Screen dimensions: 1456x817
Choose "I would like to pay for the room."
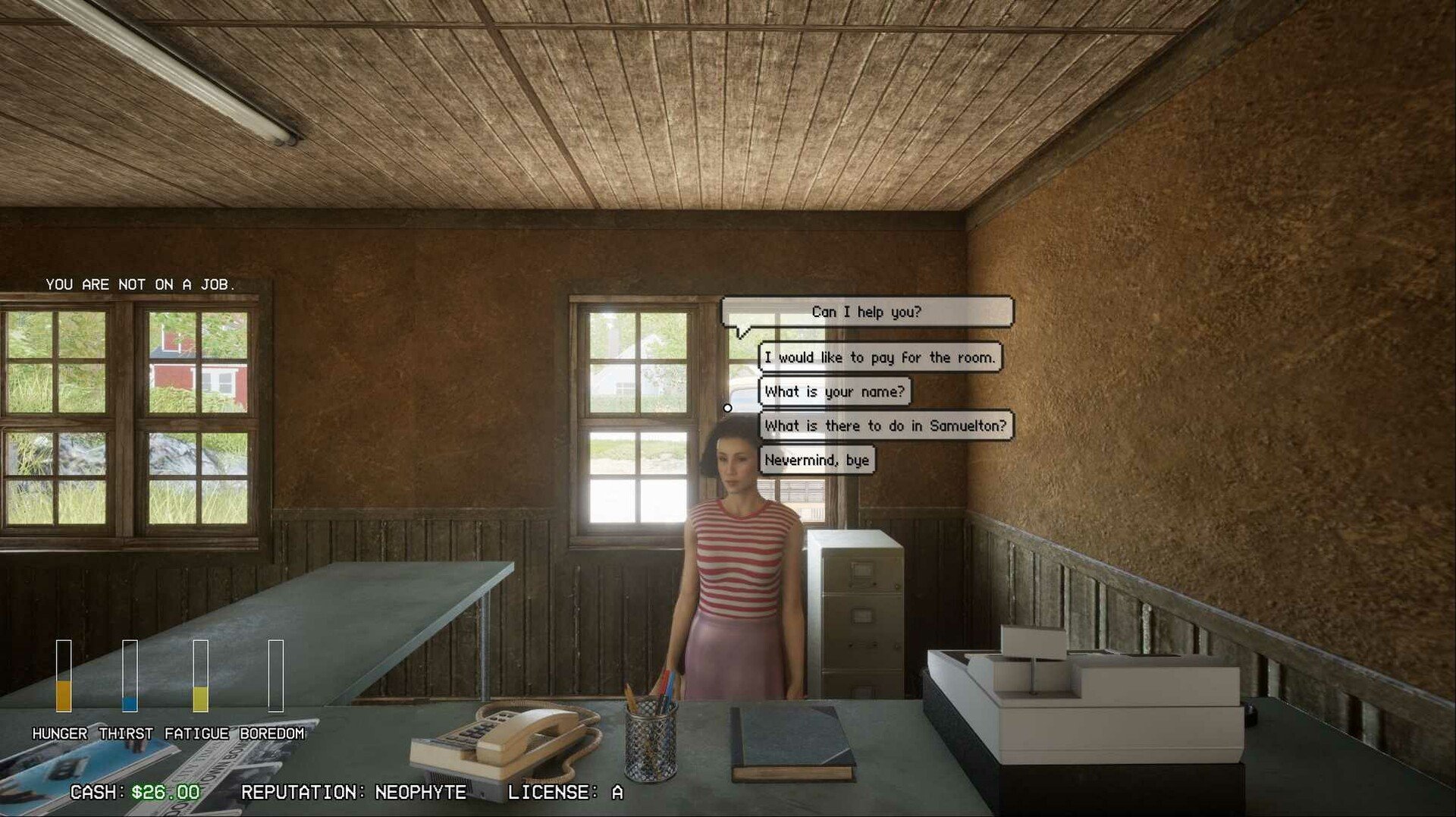pos(880,357)
